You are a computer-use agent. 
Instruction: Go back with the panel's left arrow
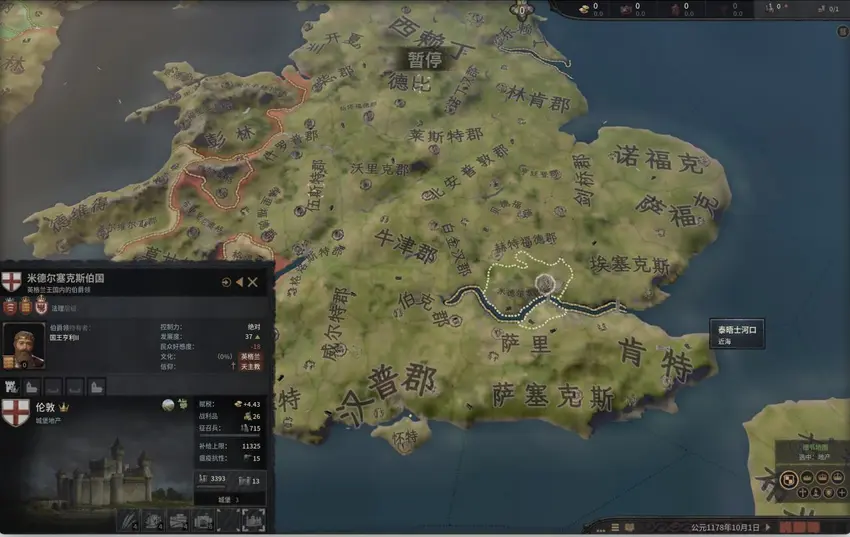tap(239, 282)
